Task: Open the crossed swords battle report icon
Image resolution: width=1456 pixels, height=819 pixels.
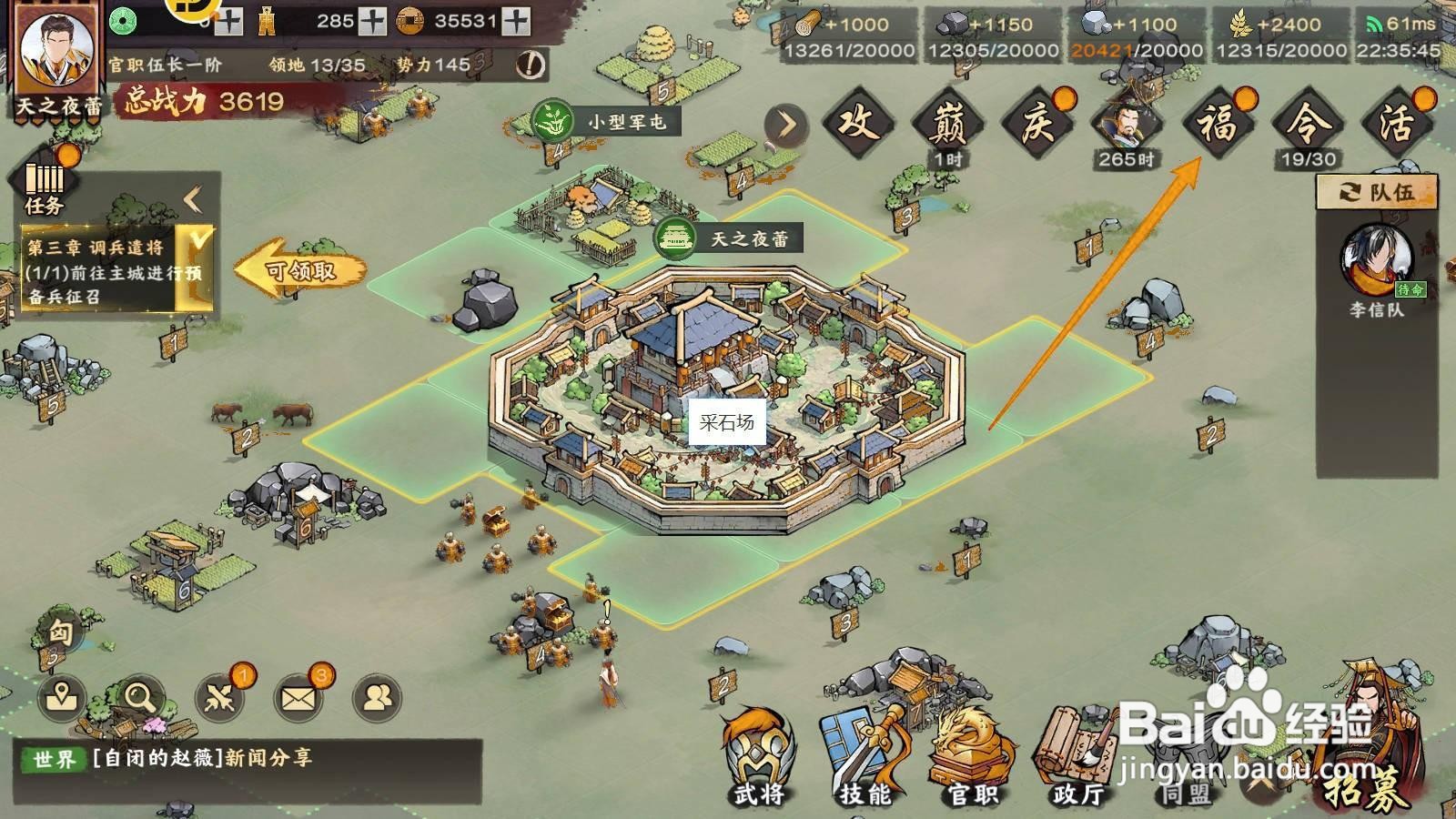Action: click(219, 698)
